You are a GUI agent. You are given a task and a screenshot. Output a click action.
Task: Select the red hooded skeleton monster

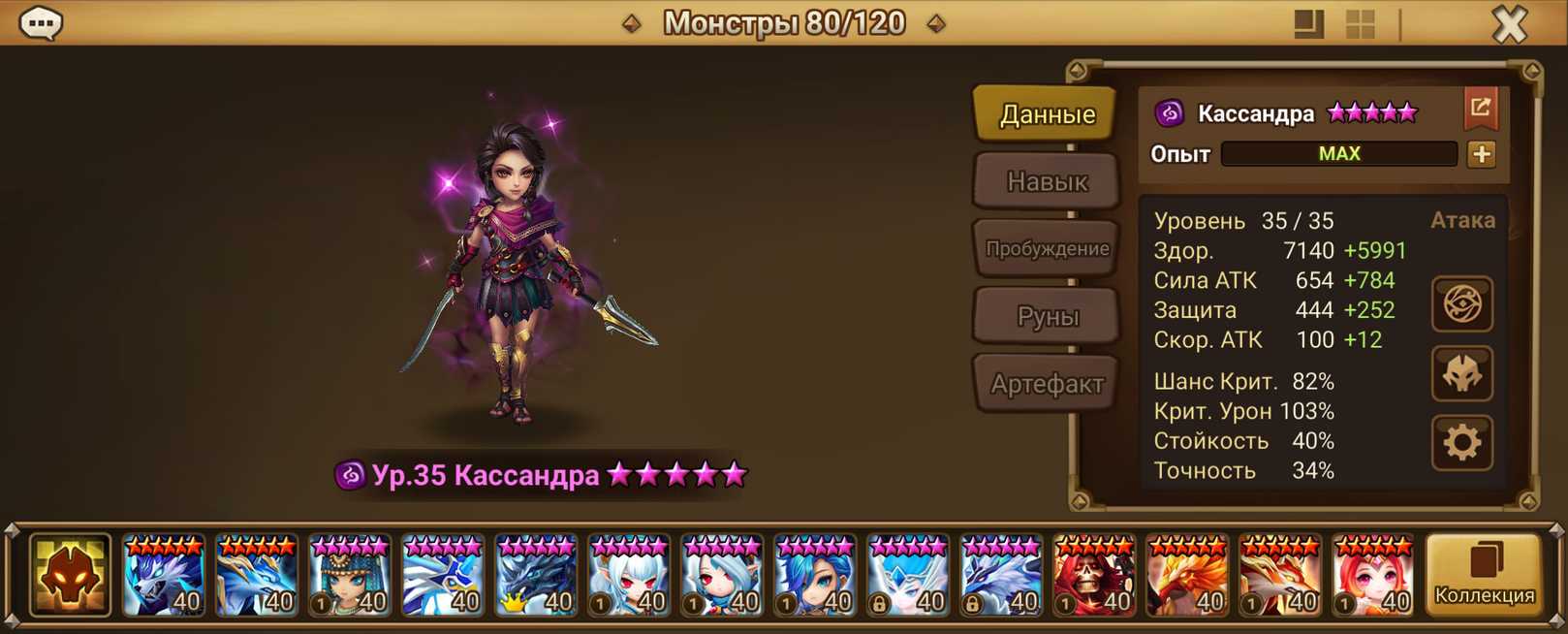tap(1093, 576)
